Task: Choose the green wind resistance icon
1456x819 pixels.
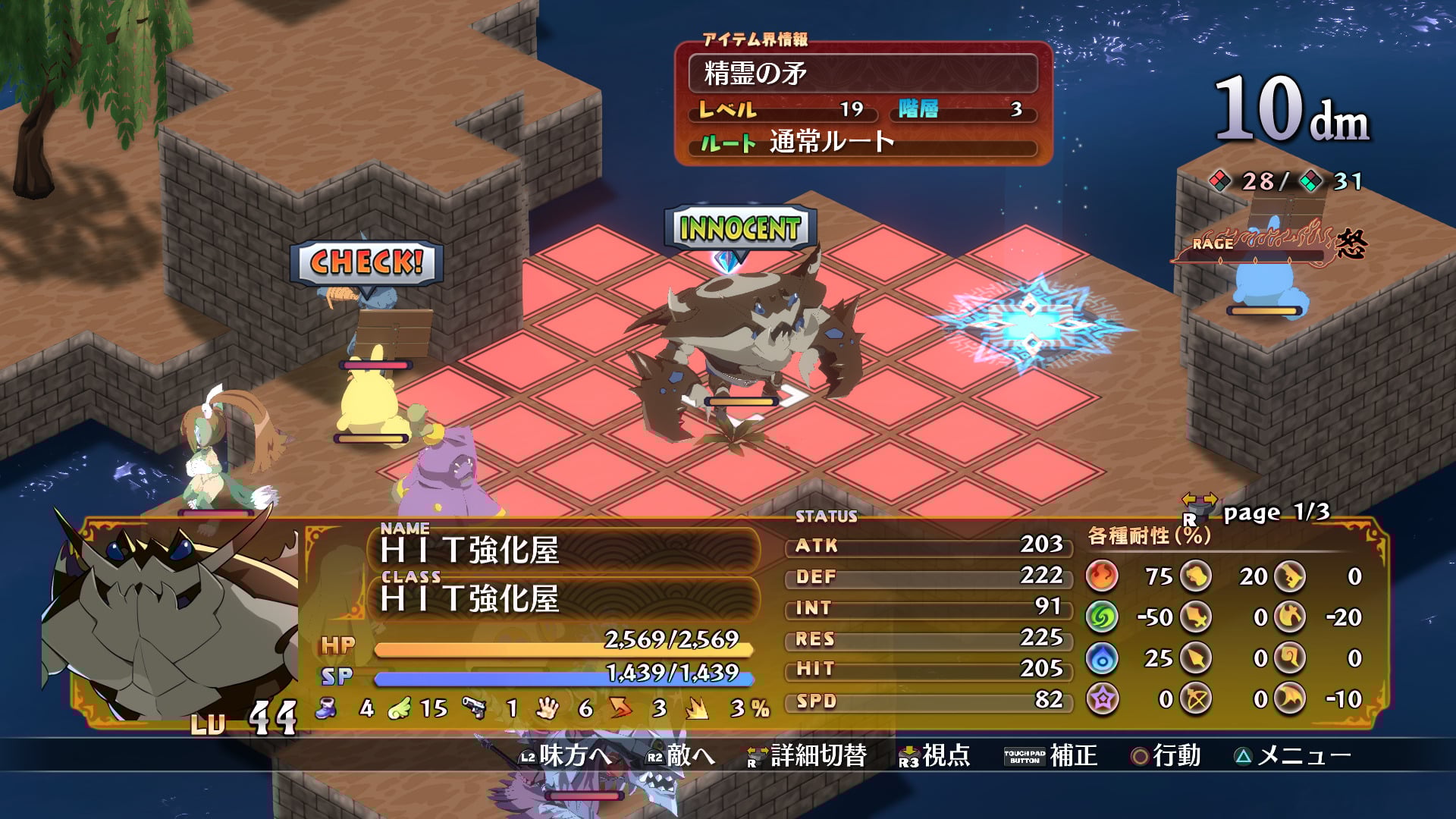Action: [1102, 617]
